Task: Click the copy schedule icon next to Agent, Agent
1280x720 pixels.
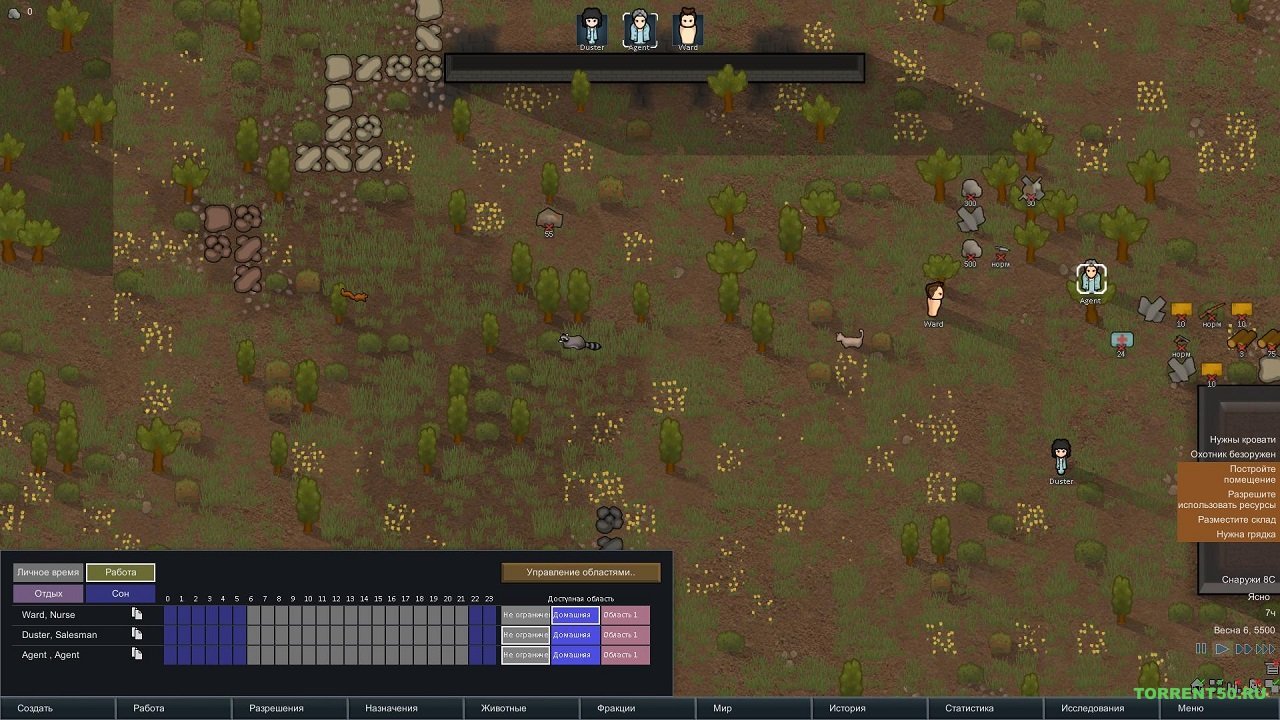Action: (137, 654)
